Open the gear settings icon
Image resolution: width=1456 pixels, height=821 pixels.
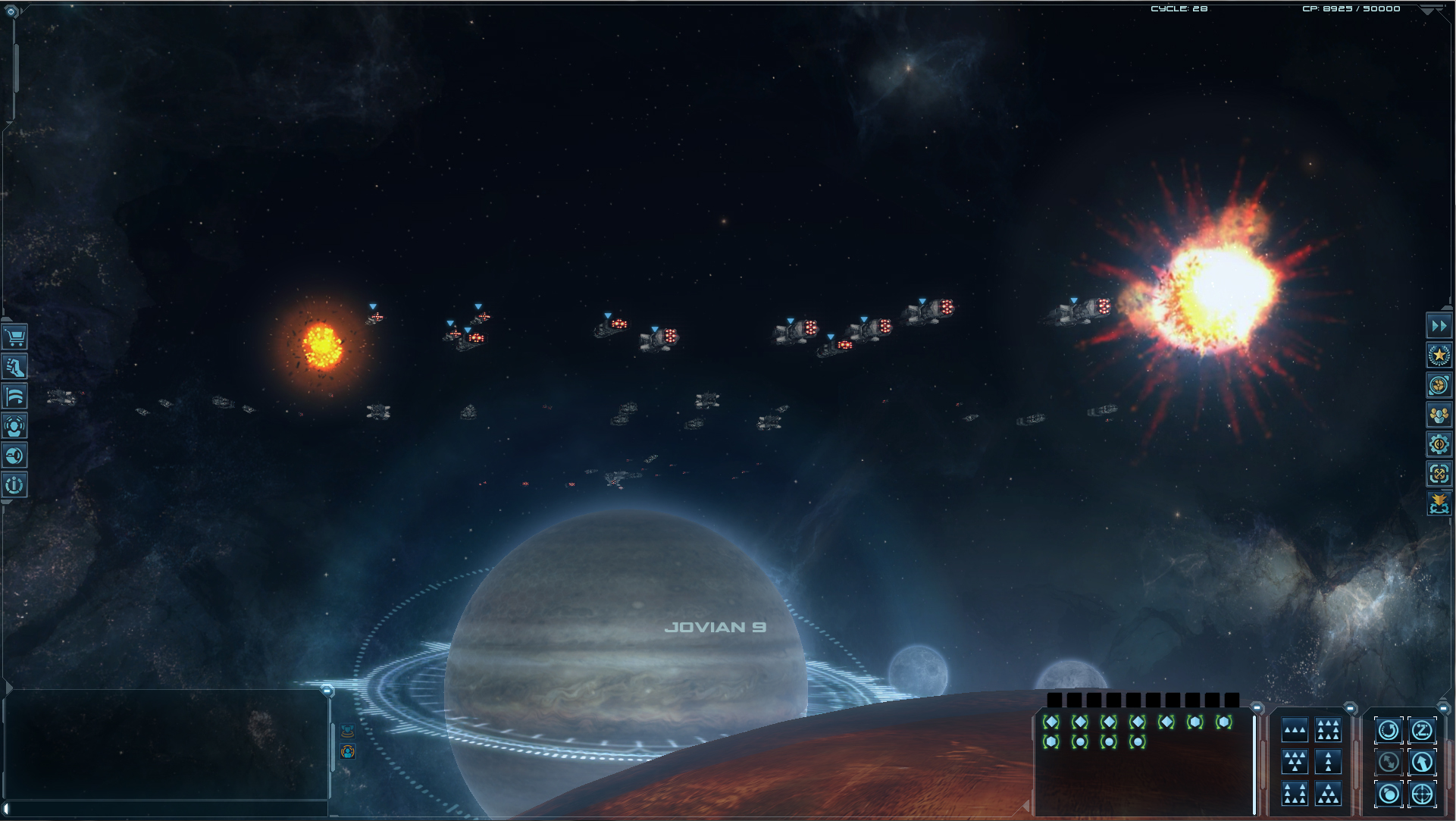point(1439,444)
